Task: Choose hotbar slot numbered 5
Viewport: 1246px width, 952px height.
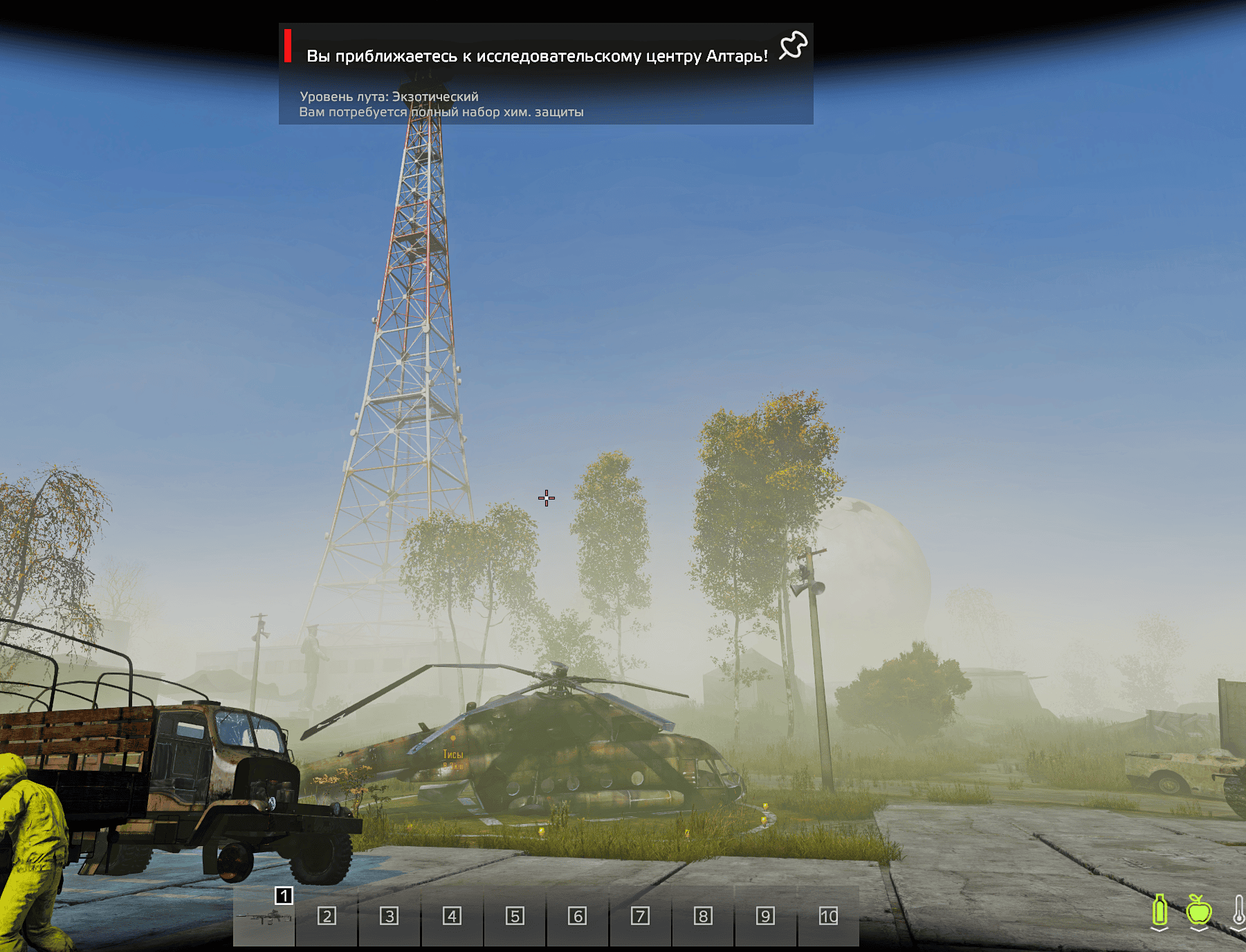Action: click(515, 917)
